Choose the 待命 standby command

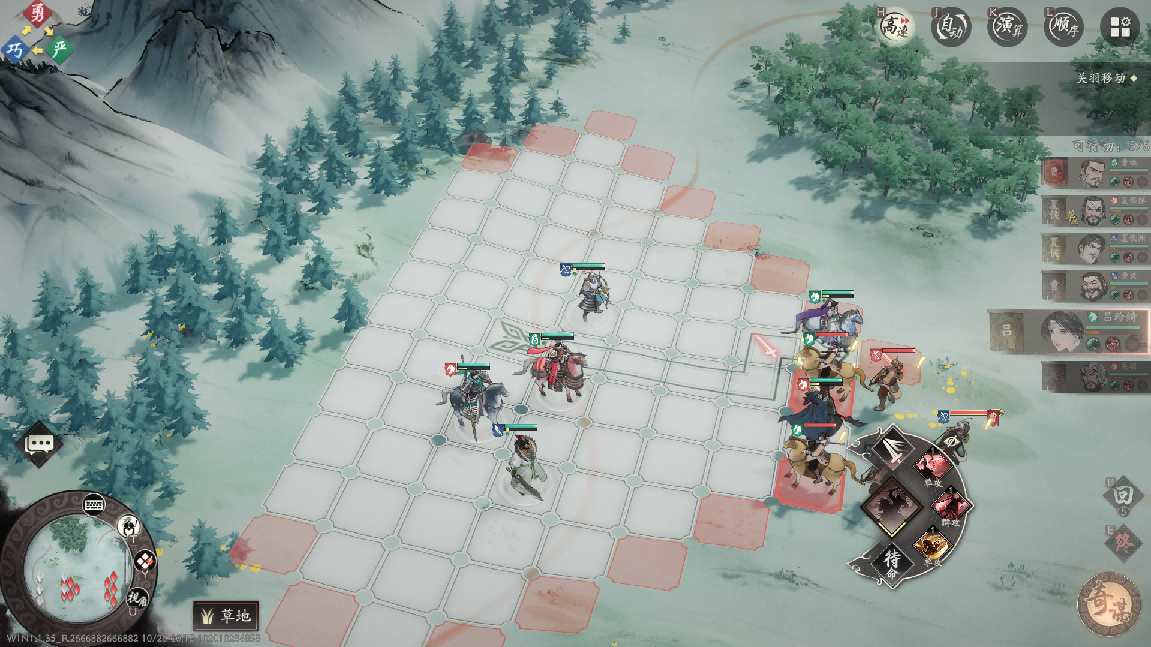[x=893, y=561]
